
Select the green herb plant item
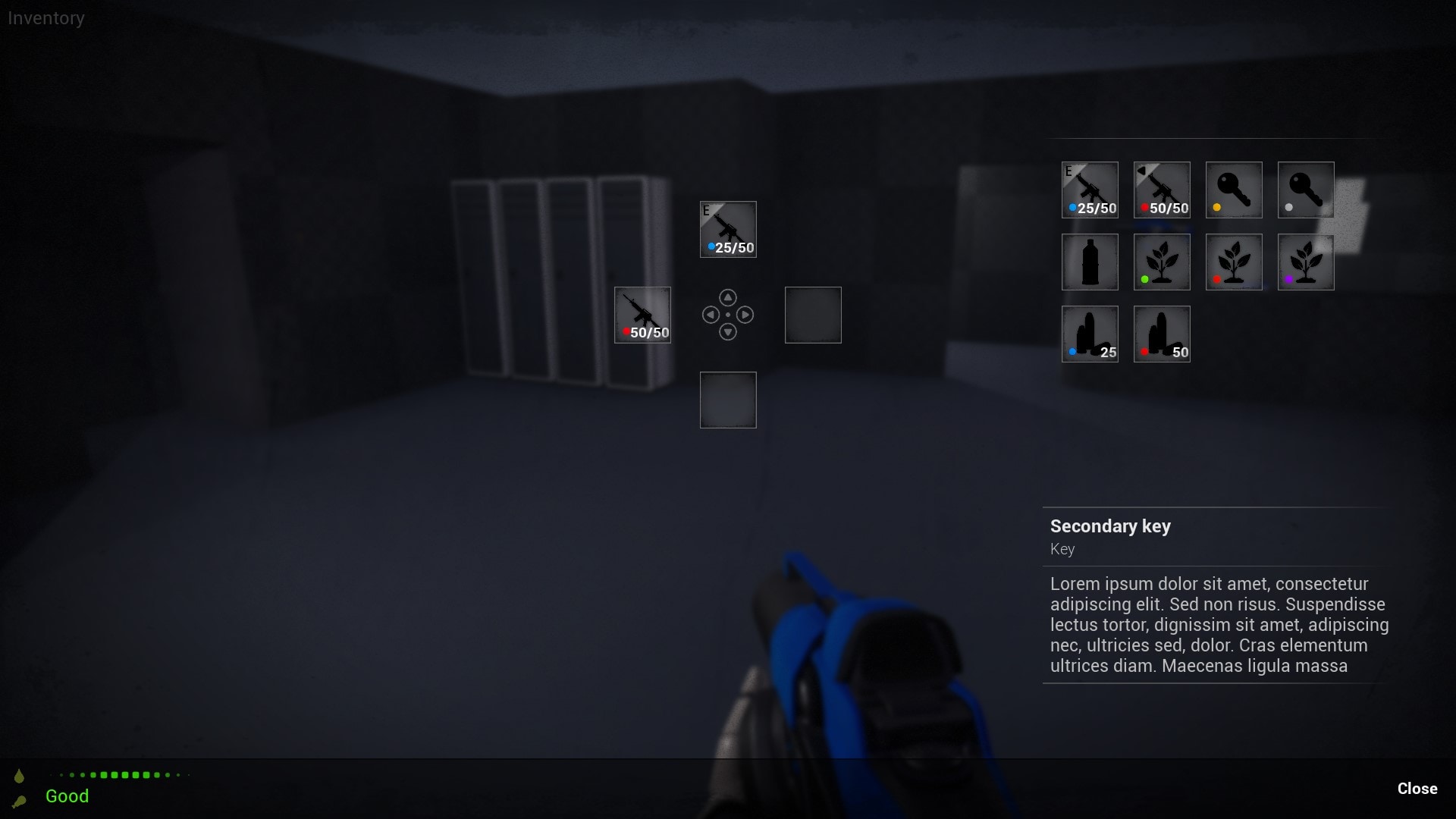(1162, 262)
